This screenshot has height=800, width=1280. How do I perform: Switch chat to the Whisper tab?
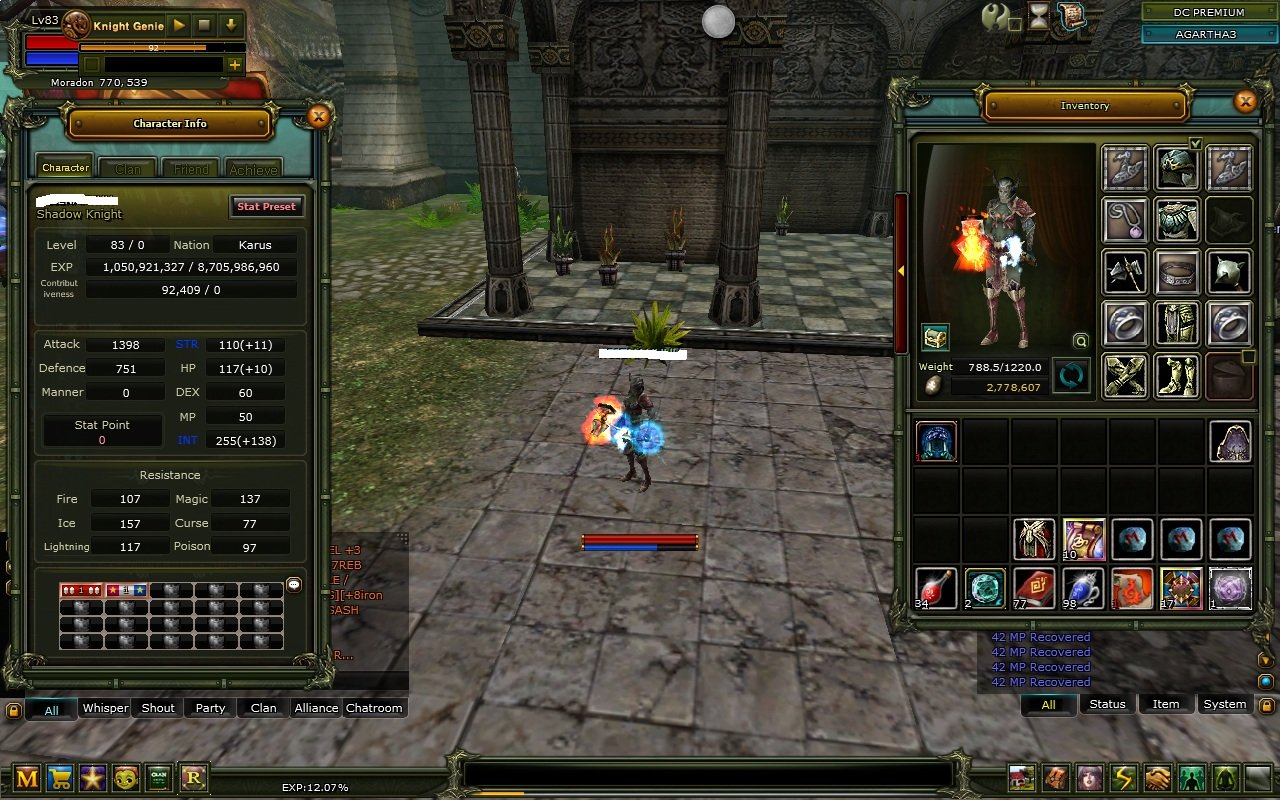point(105,708)
